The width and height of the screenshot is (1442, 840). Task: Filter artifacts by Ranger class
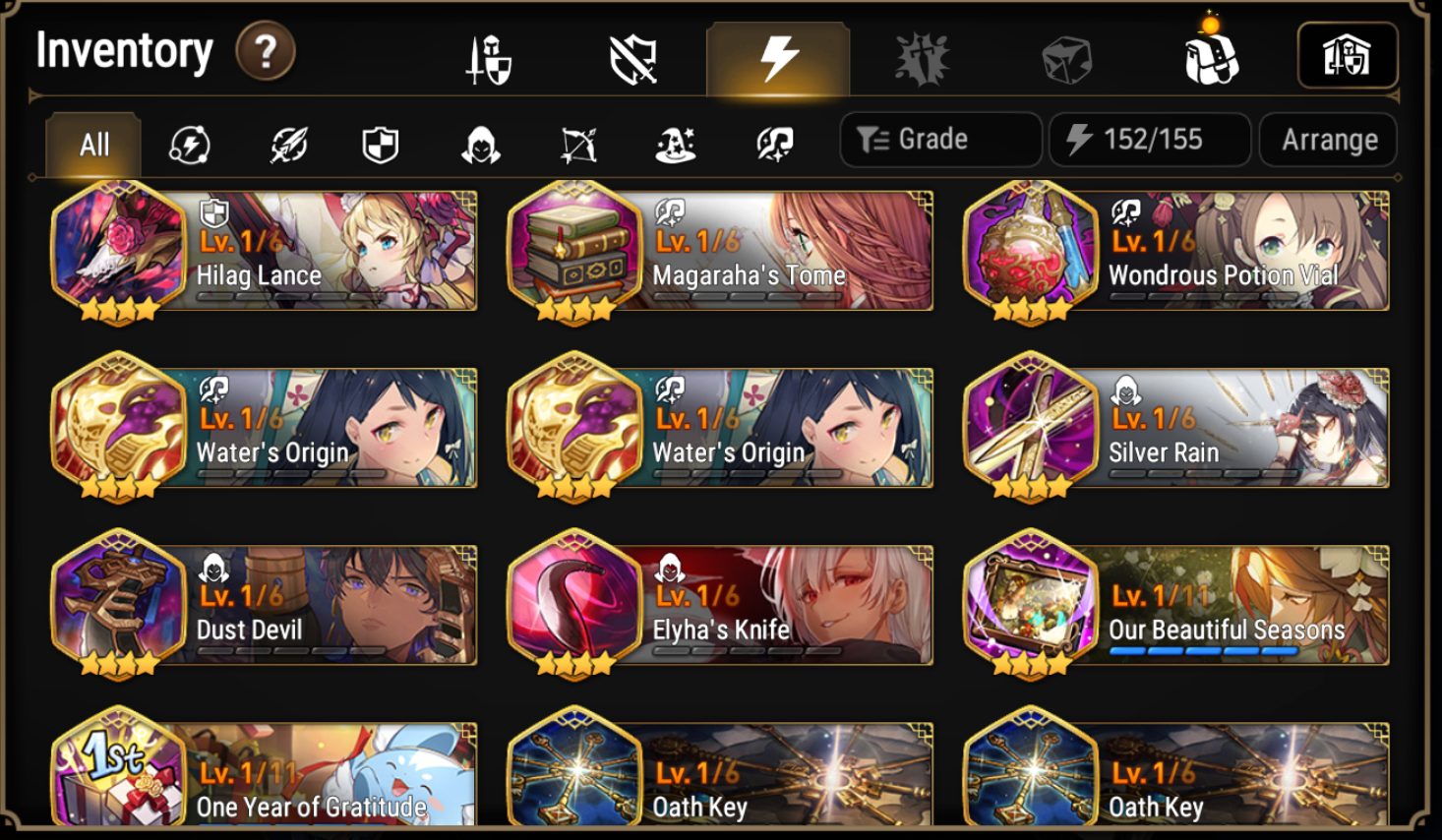[x=577, y=144]
